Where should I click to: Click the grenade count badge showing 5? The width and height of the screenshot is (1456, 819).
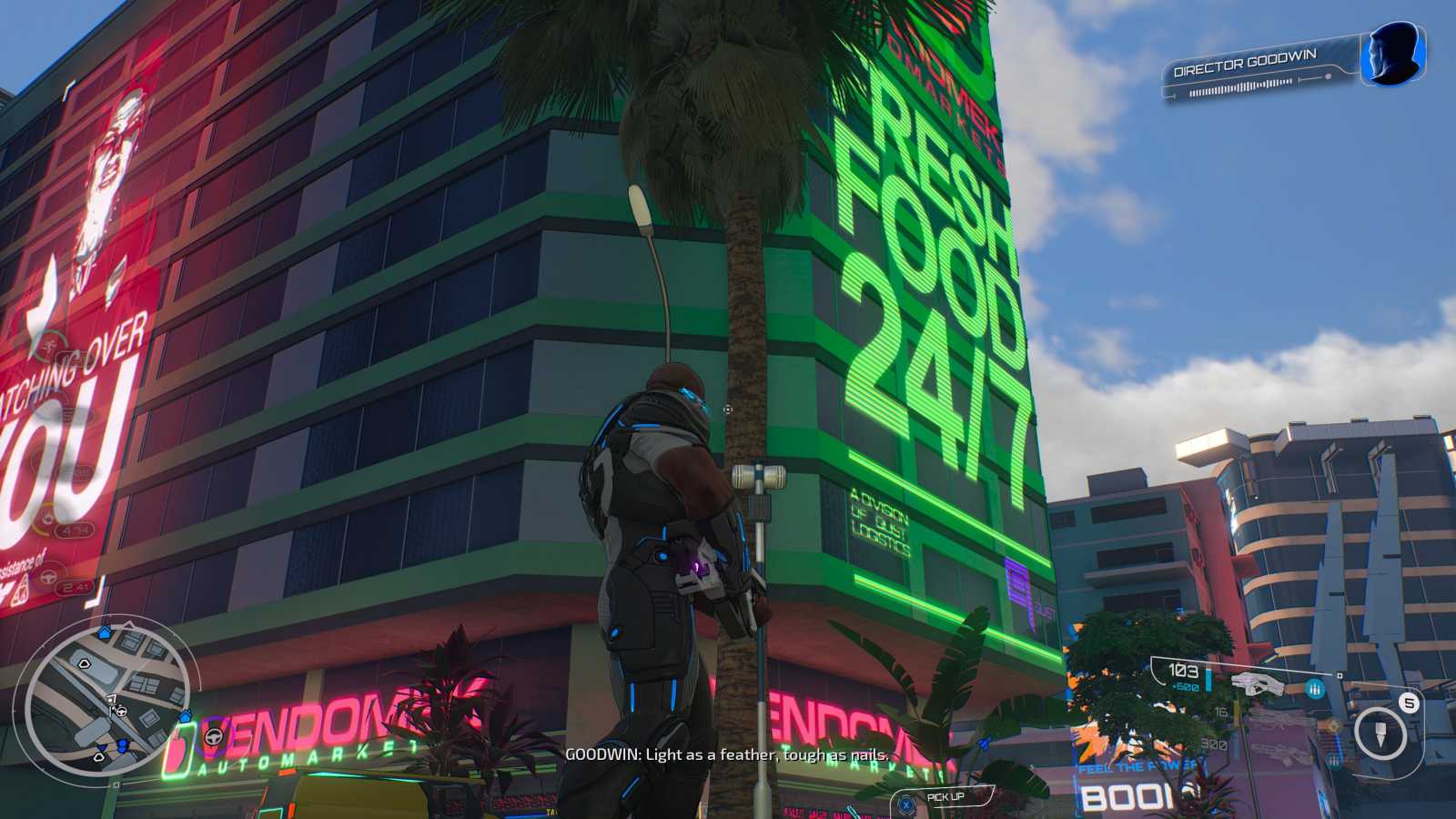click(x=1408, y=703)
